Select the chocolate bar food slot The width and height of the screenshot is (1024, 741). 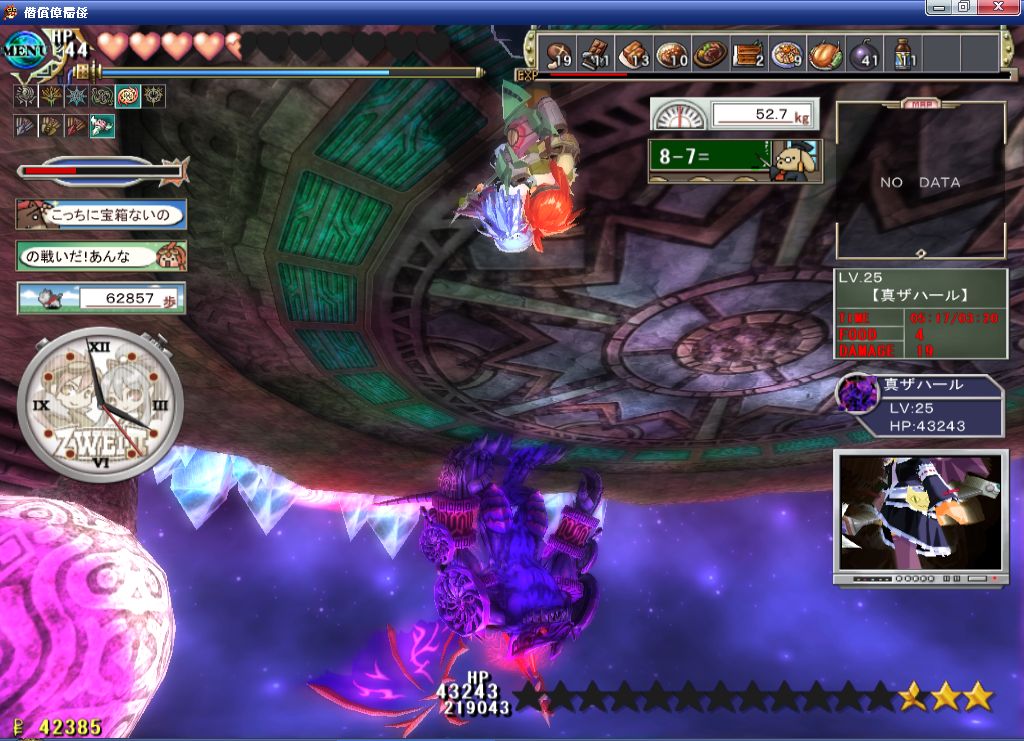click(x=595, y=53)
